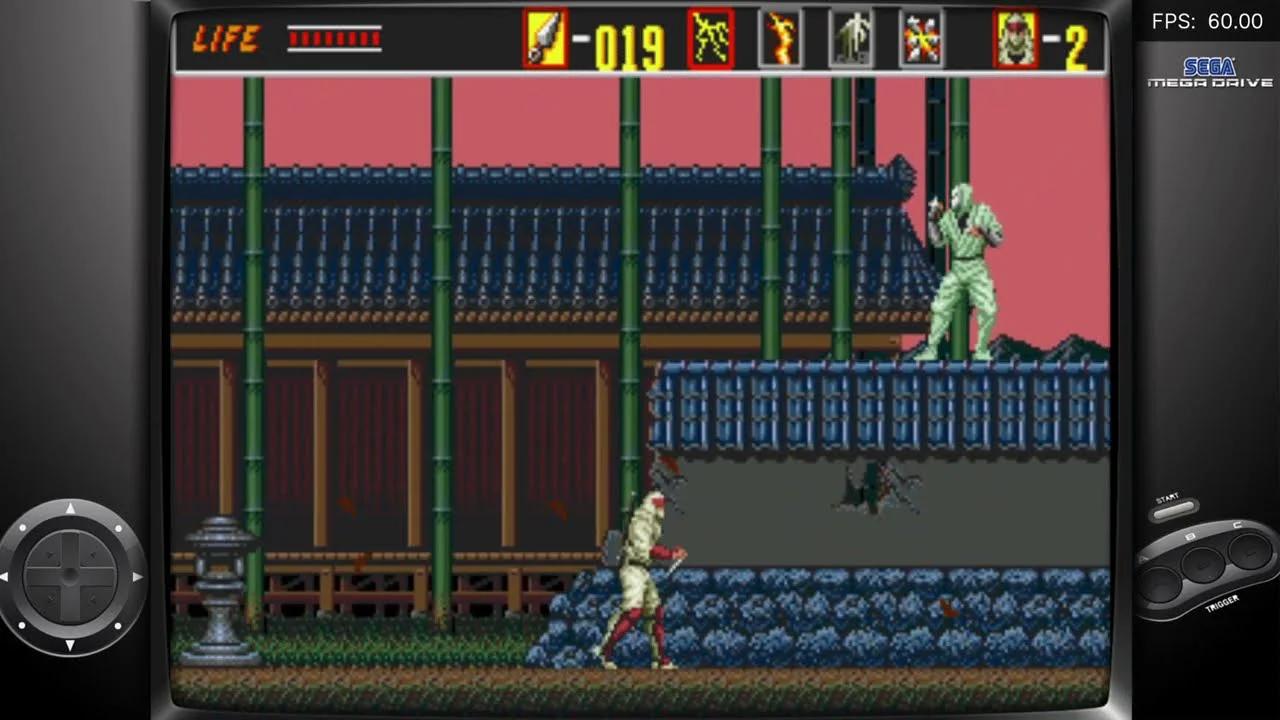Select the shuriken ammo icon
Viewport: 1280px width, 720px height.
(543, 36)
